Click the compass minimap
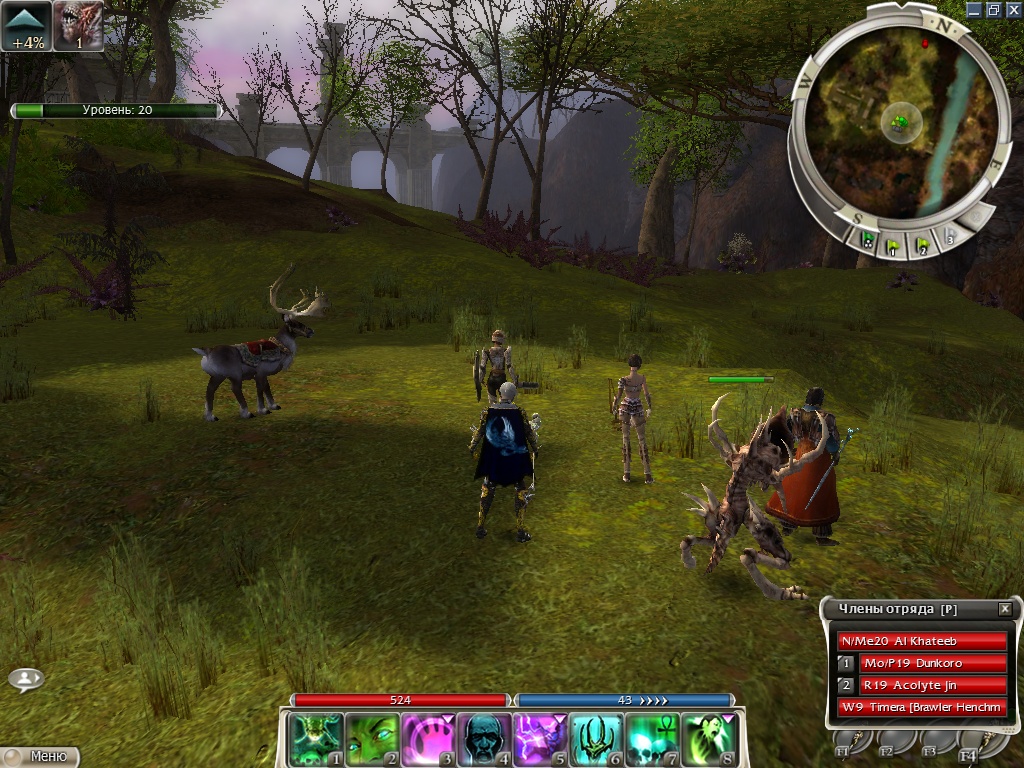The width and height of the screenshot is (1024, 768). click(x=896, y=120)
